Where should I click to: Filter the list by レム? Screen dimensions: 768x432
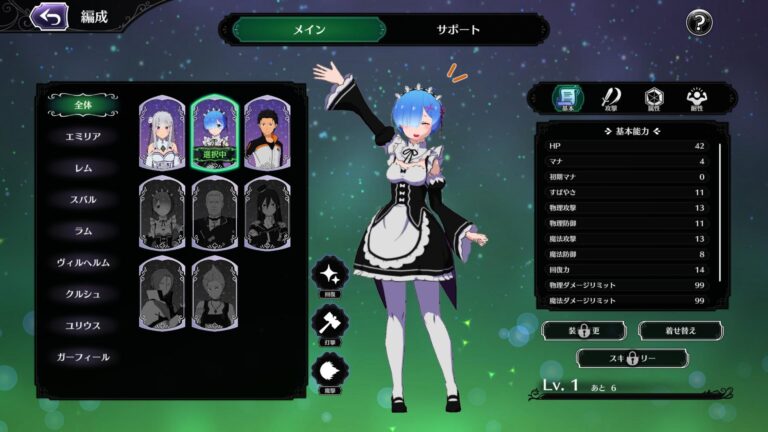click(x=84, y=168)
